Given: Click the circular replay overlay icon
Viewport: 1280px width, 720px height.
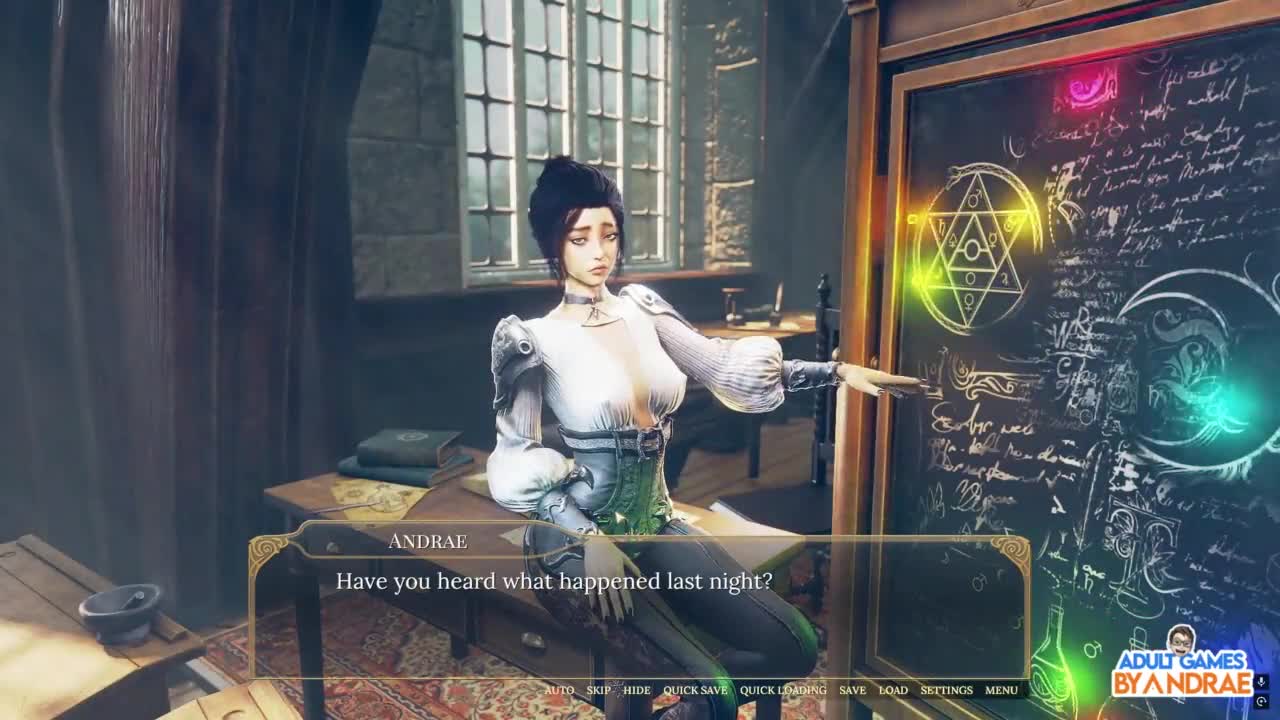Looking at the screenshot, I should click(1261, 702).
